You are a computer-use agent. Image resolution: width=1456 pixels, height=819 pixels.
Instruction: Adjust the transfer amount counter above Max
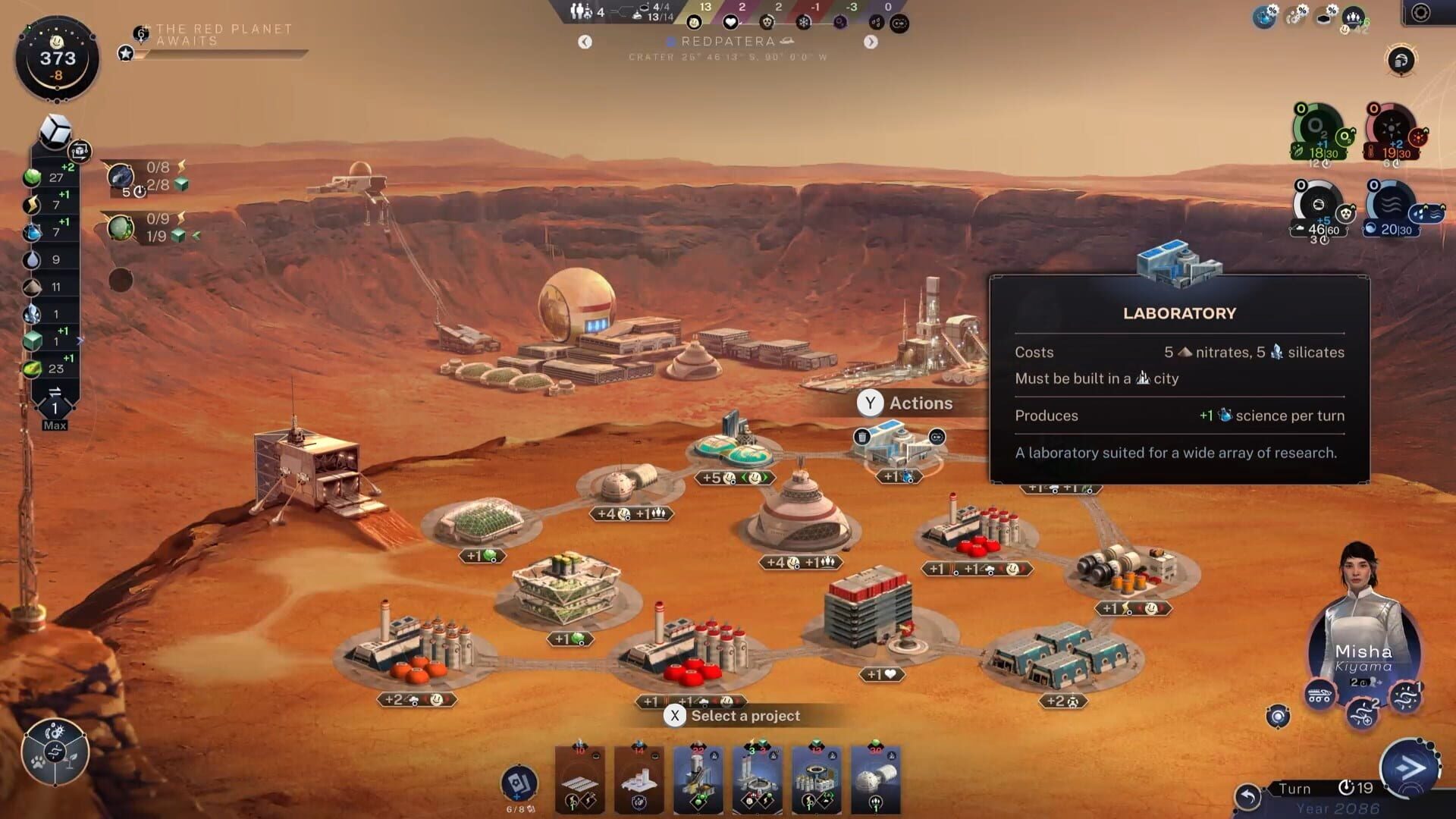[x=55, y=407]
